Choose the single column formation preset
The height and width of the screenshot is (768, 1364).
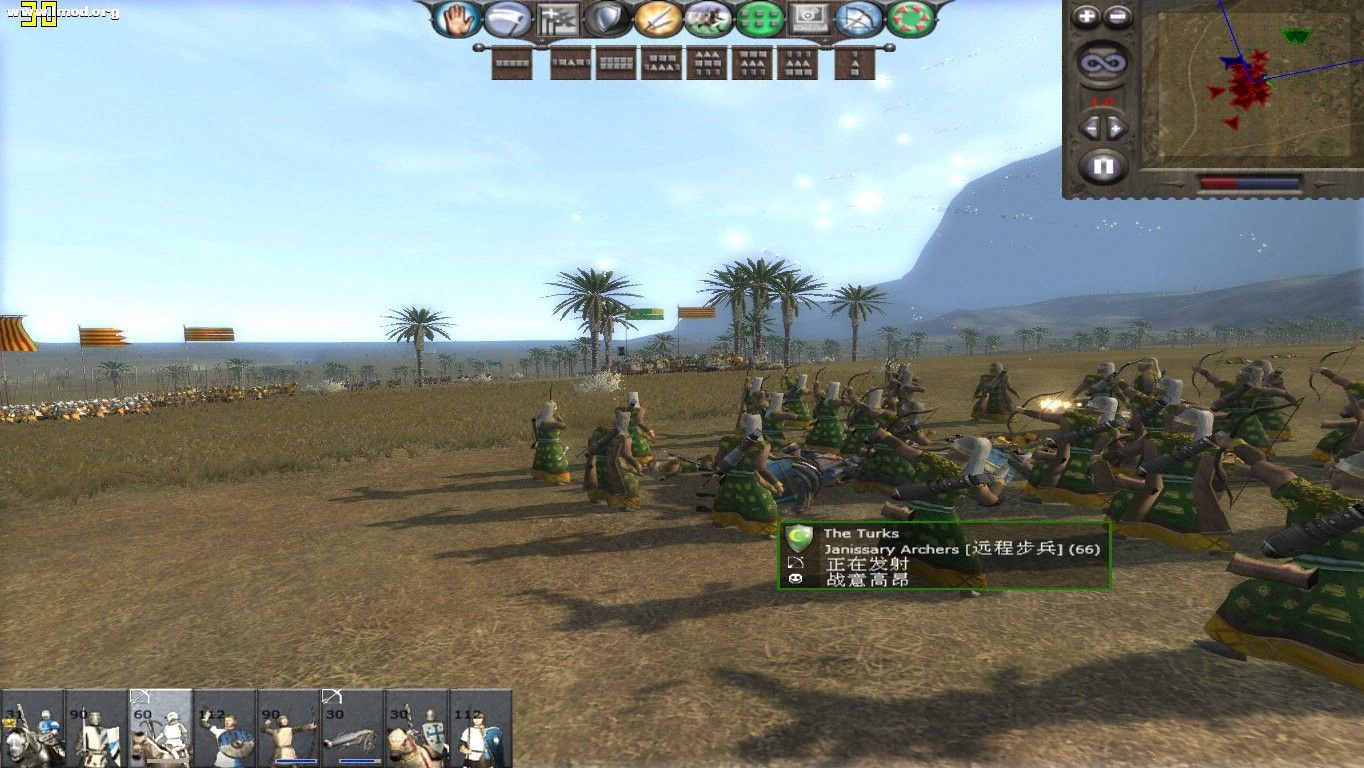click(854, 64)
